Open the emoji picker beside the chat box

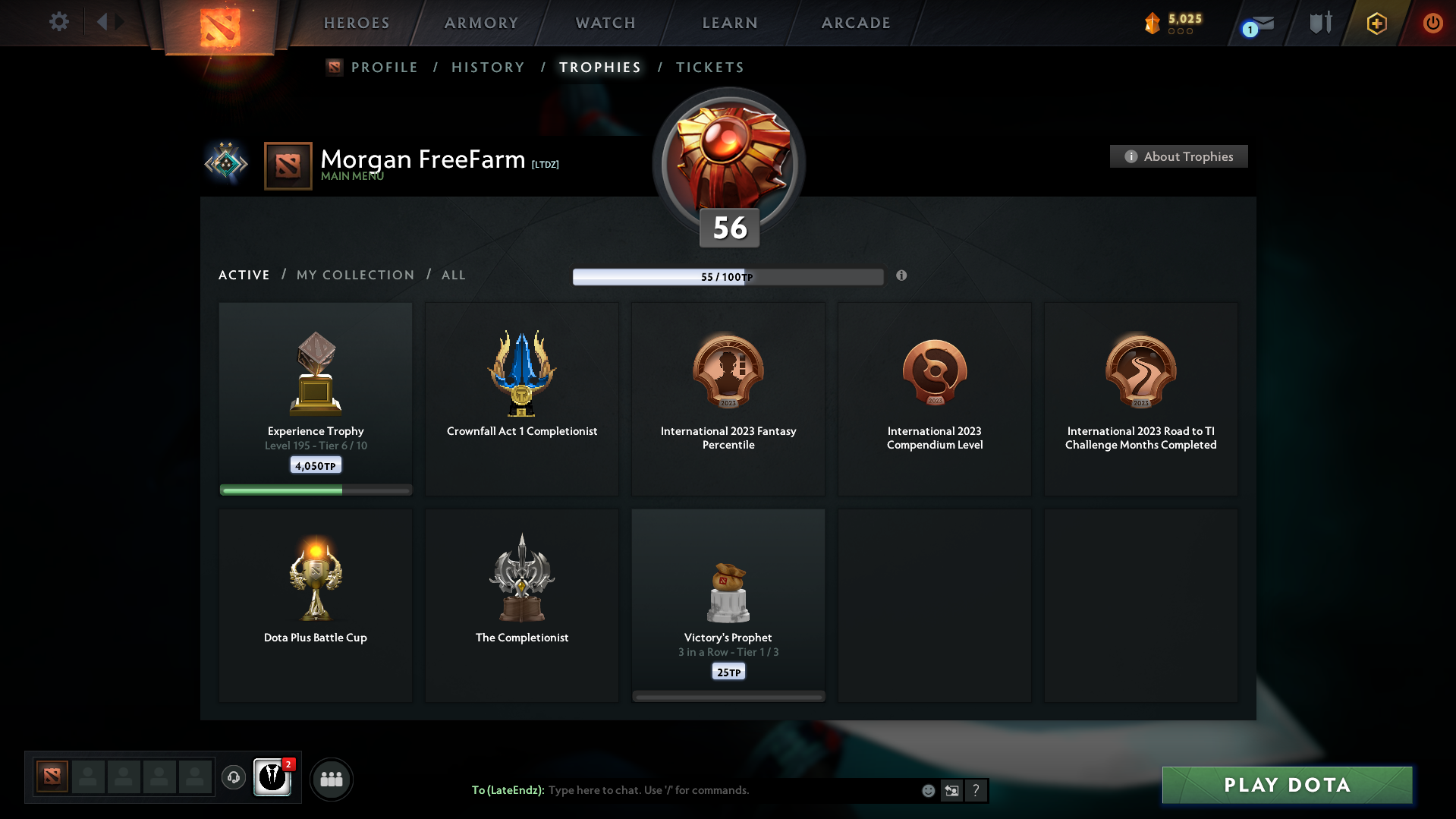pos(928,790)
